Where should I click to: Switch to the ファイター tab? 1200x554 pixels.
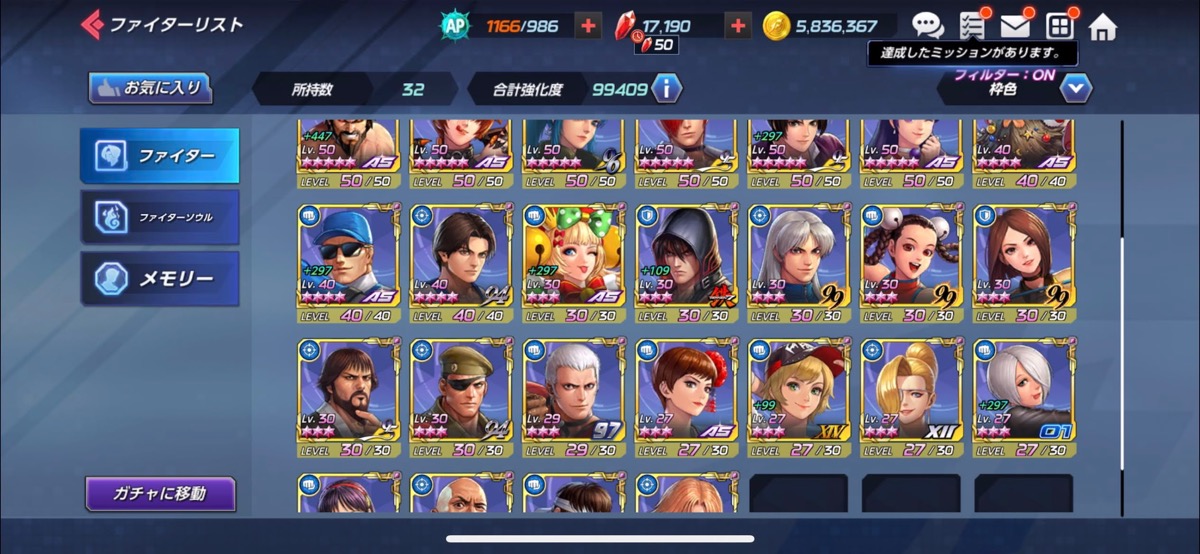point(160,156)
